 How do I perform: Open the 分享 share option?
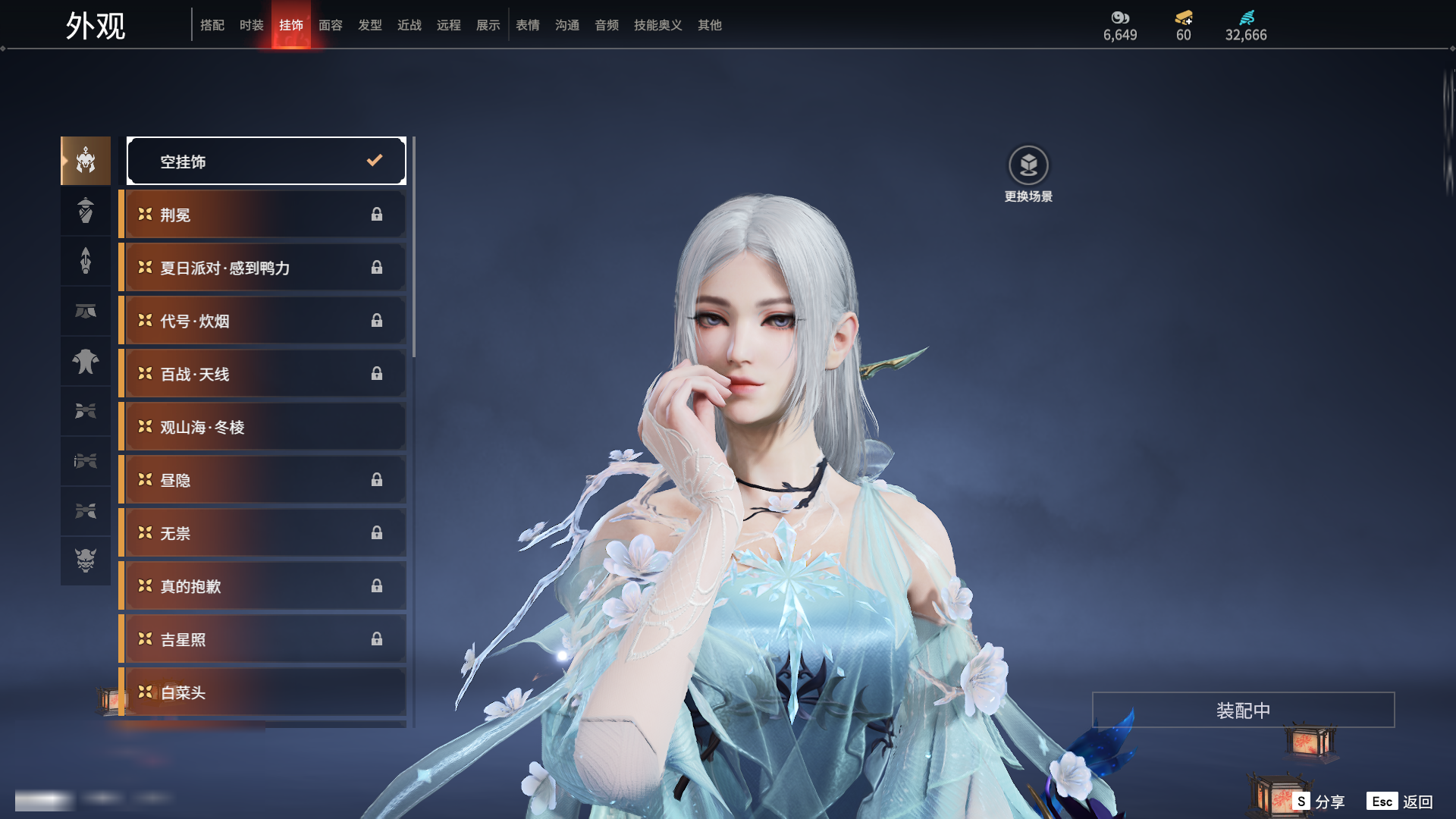tap(1319, 802)
